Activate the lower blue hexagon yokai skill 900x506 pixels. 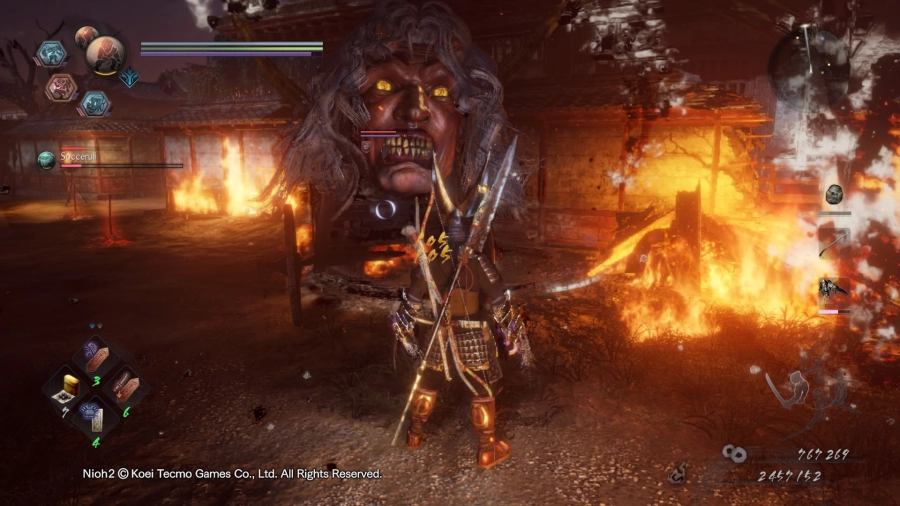click(95, 102)
